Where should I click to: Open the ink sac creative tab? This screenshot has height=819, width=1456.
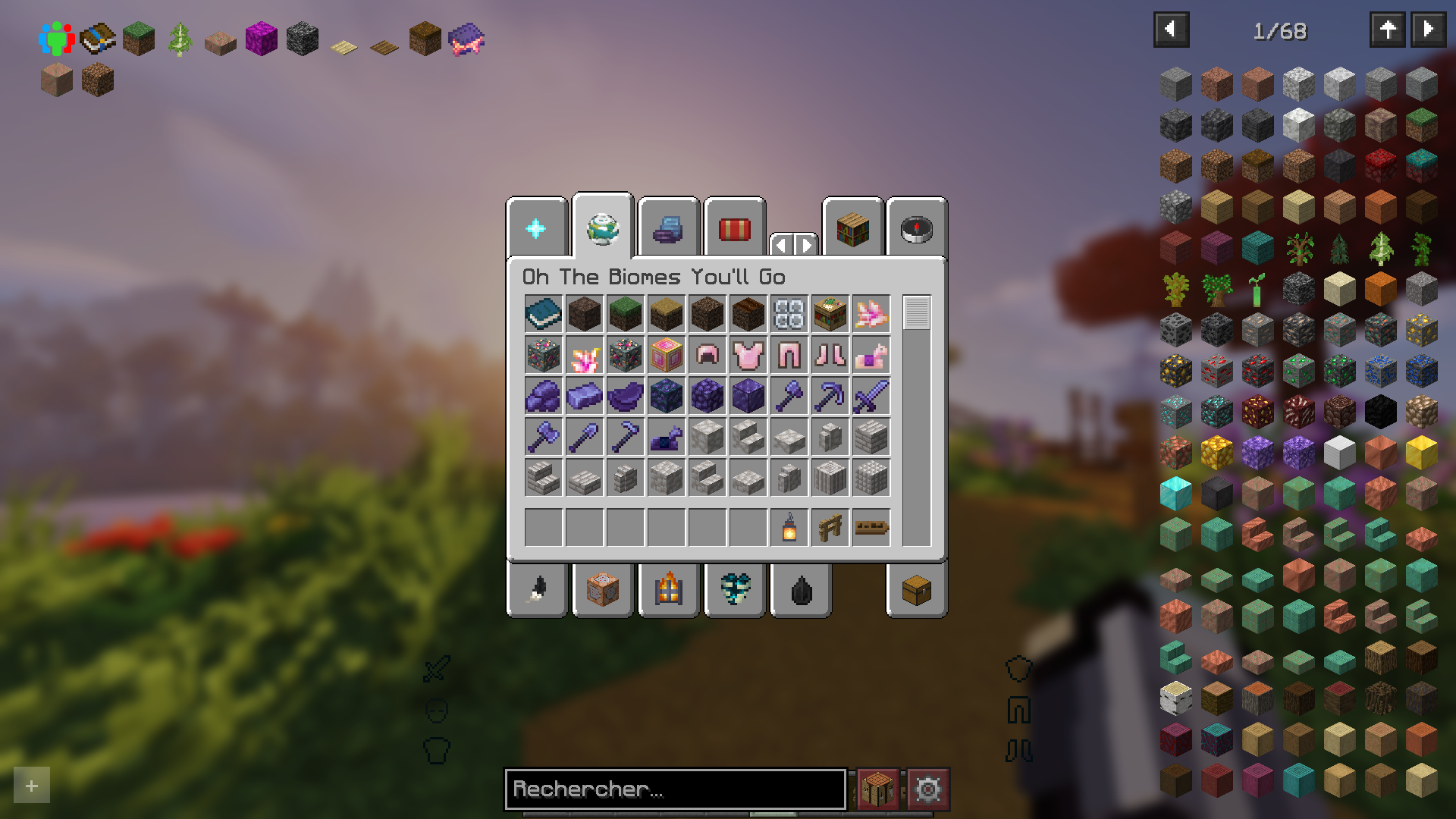click(800, 591)
